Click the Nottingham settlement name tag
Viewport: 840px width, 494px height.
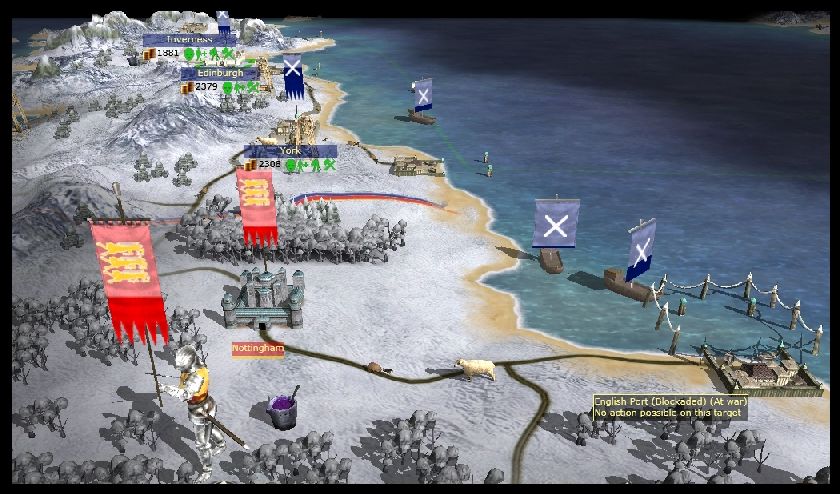tap(258, 349)
